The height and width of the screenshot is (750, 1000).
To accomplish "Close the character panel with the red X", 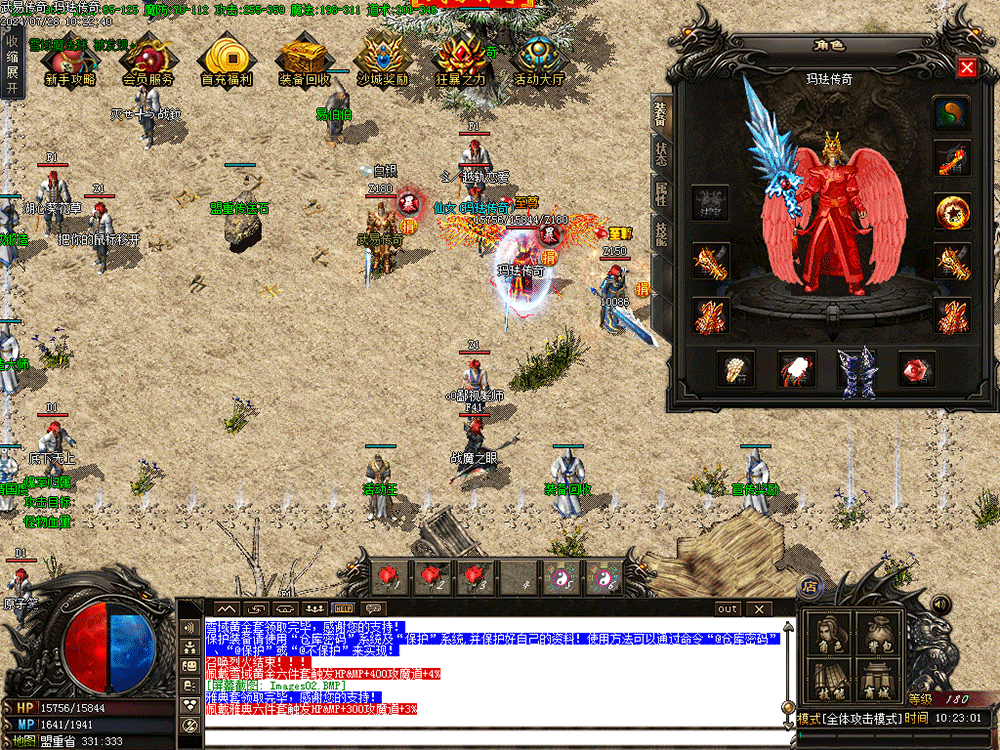I will coord(966,68).
